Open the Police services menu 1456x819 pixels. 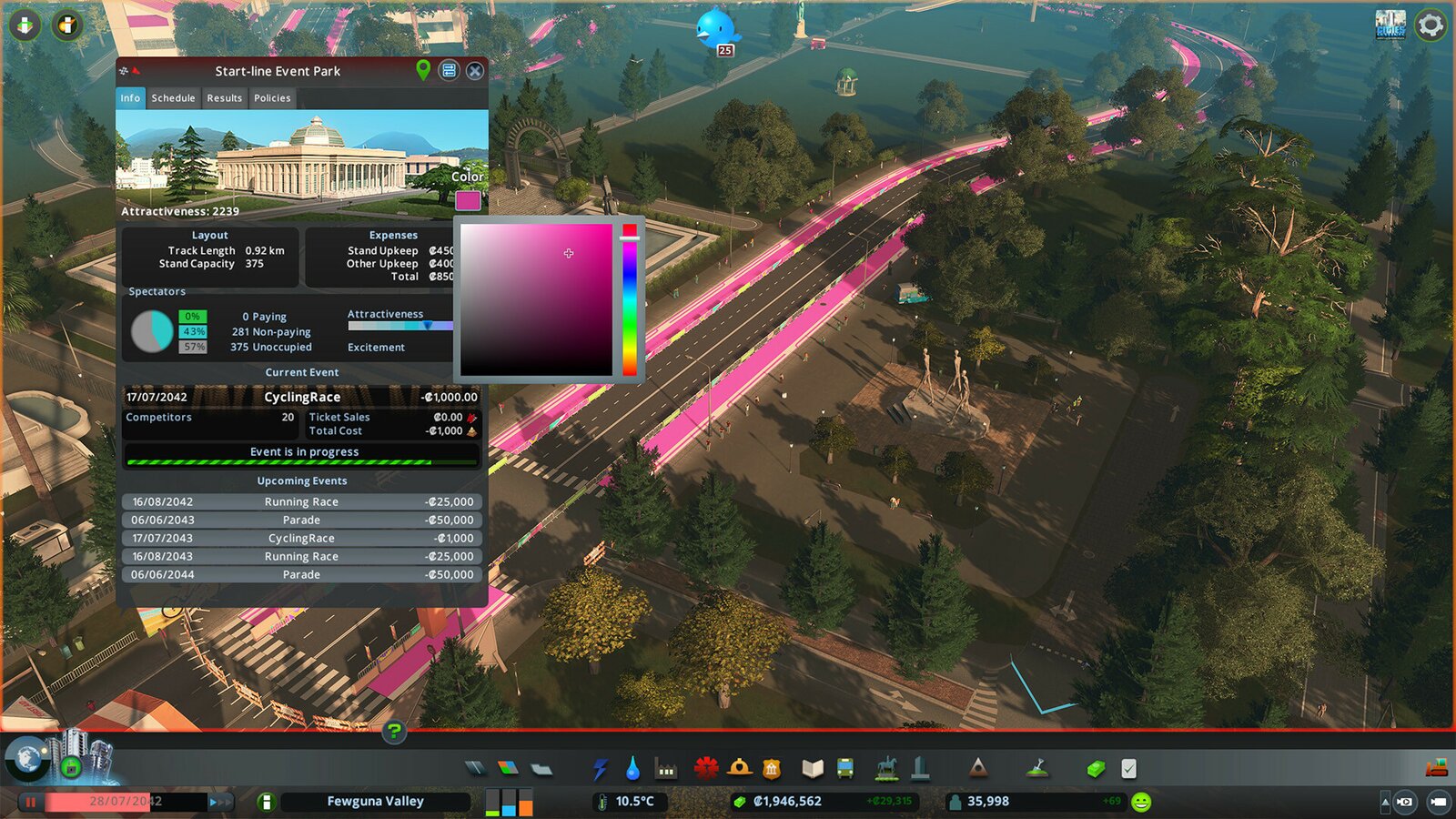pos(773,768)
